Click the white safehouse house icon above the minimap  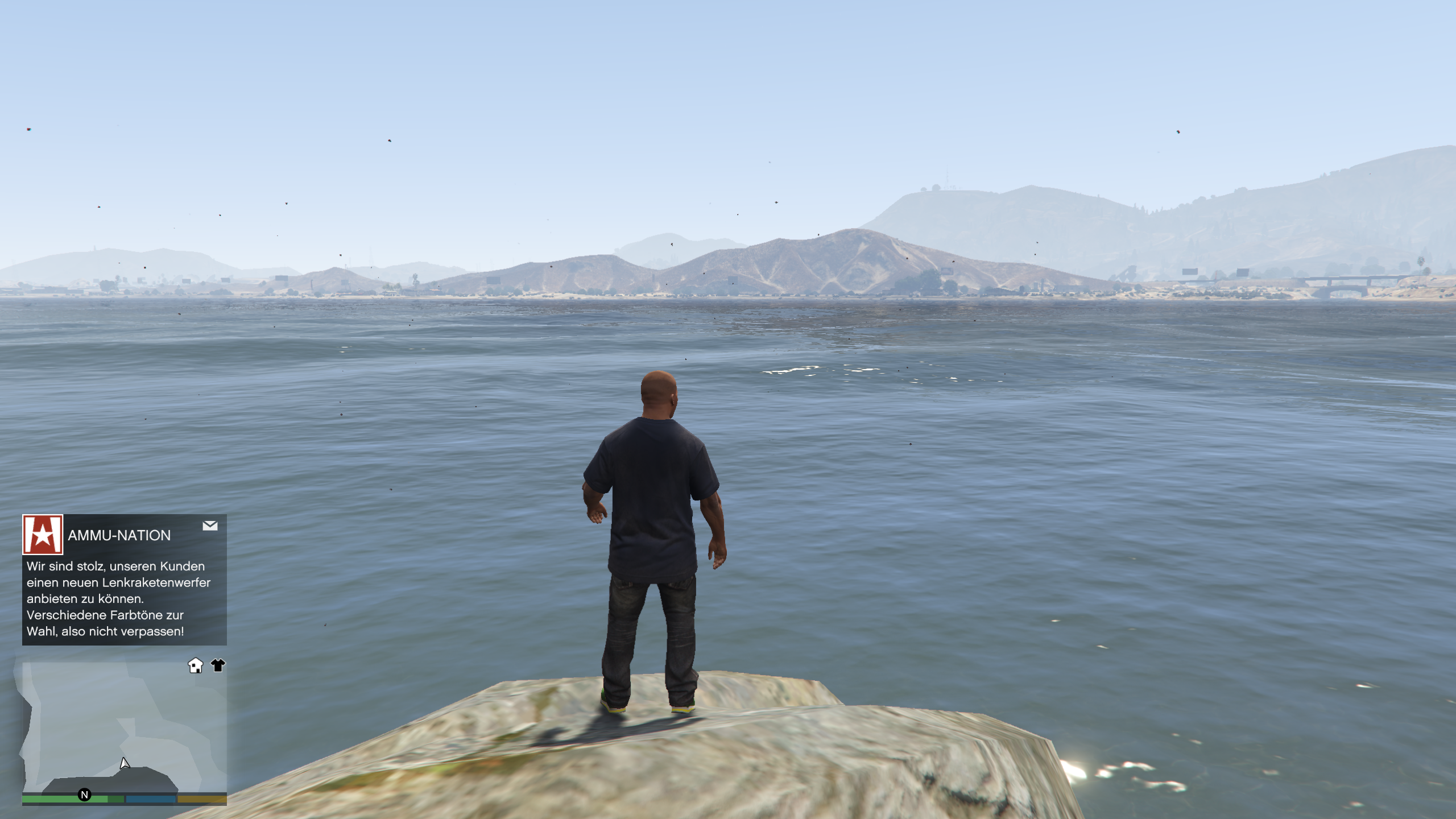tap(196, 665)
